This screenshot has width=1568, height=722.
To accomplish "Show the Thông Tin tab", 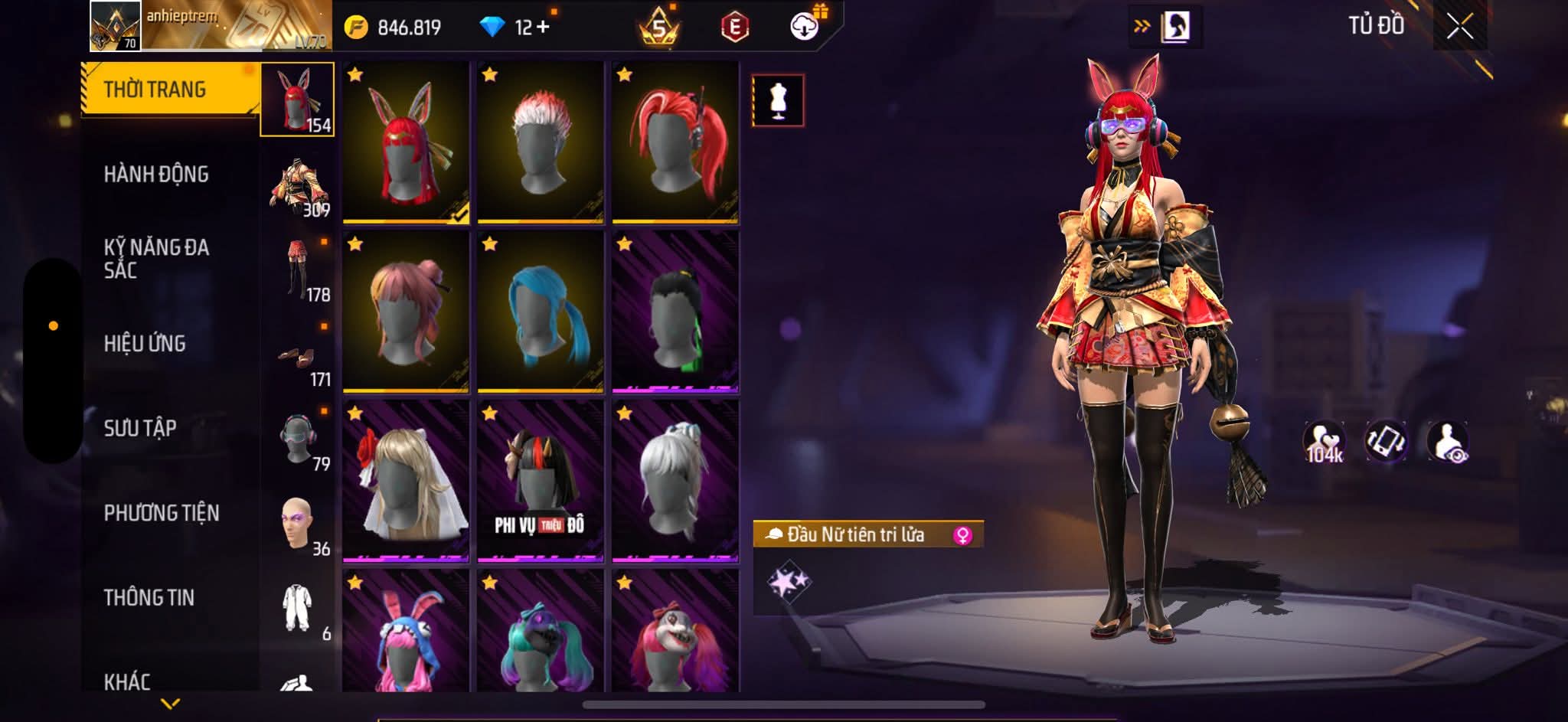I will [x=149, y=597].
